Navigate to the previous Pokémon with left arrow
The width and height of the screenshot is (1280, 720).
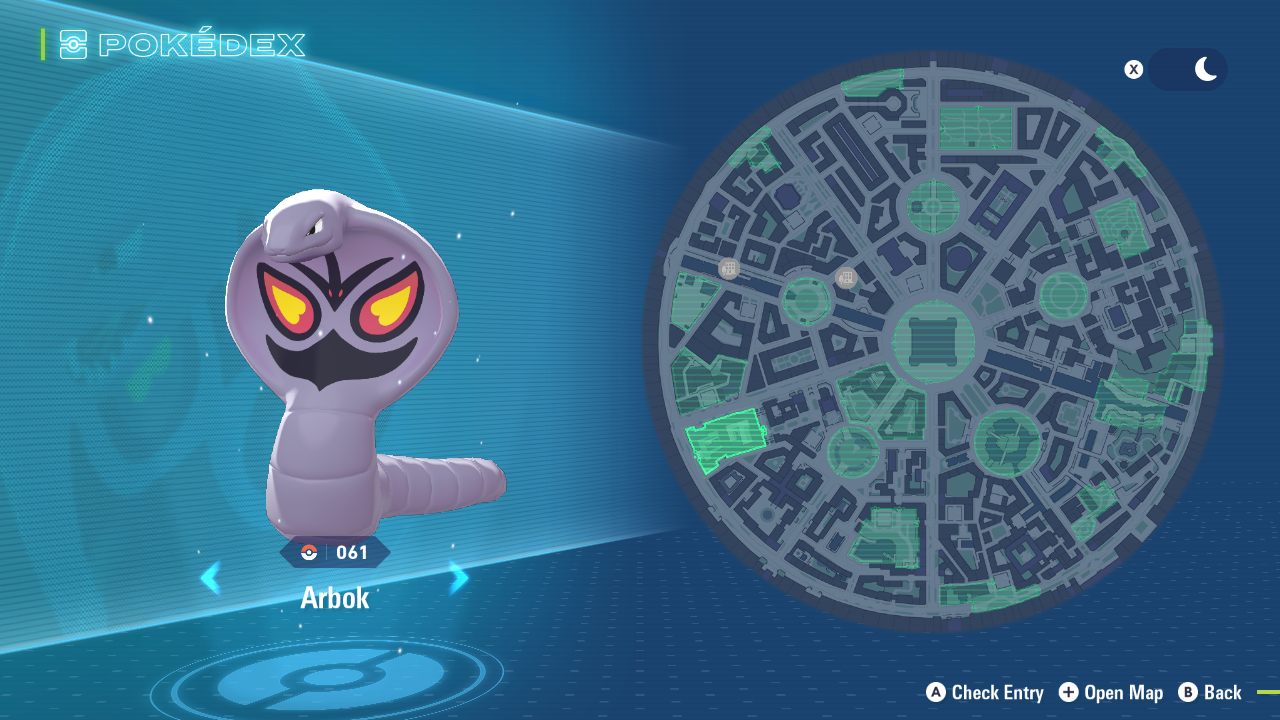click(x=211, y=578)
